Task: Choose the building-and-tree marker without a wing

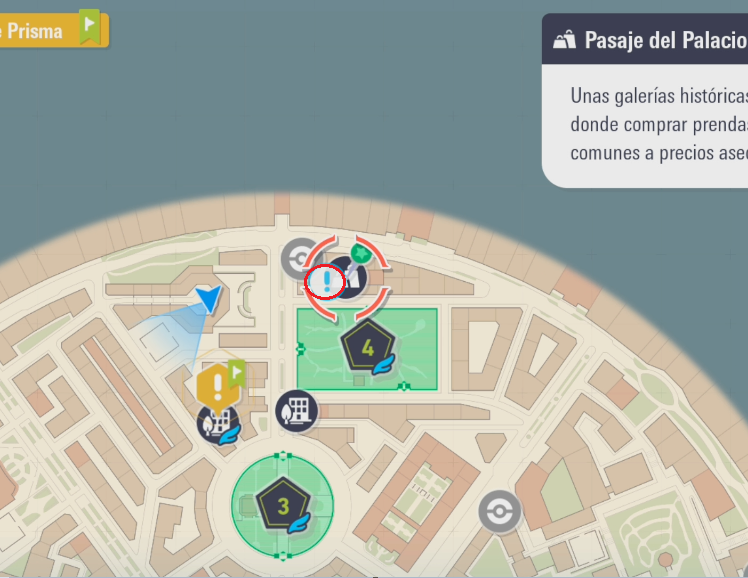Action: (x=297, y=410)
